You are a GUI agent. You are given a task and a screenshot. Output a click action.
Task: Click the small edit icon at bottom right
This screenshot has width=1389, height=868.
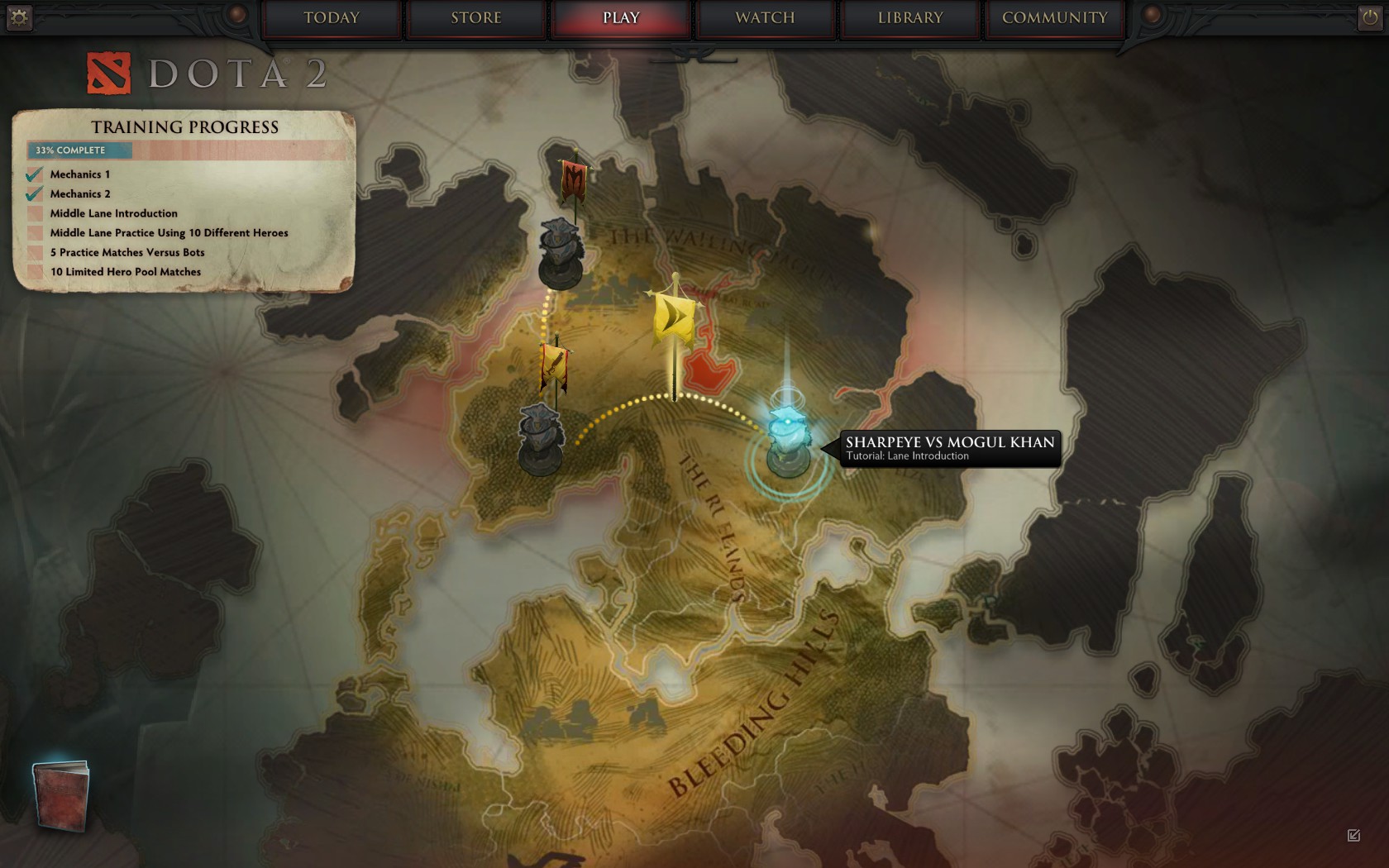1353,835
